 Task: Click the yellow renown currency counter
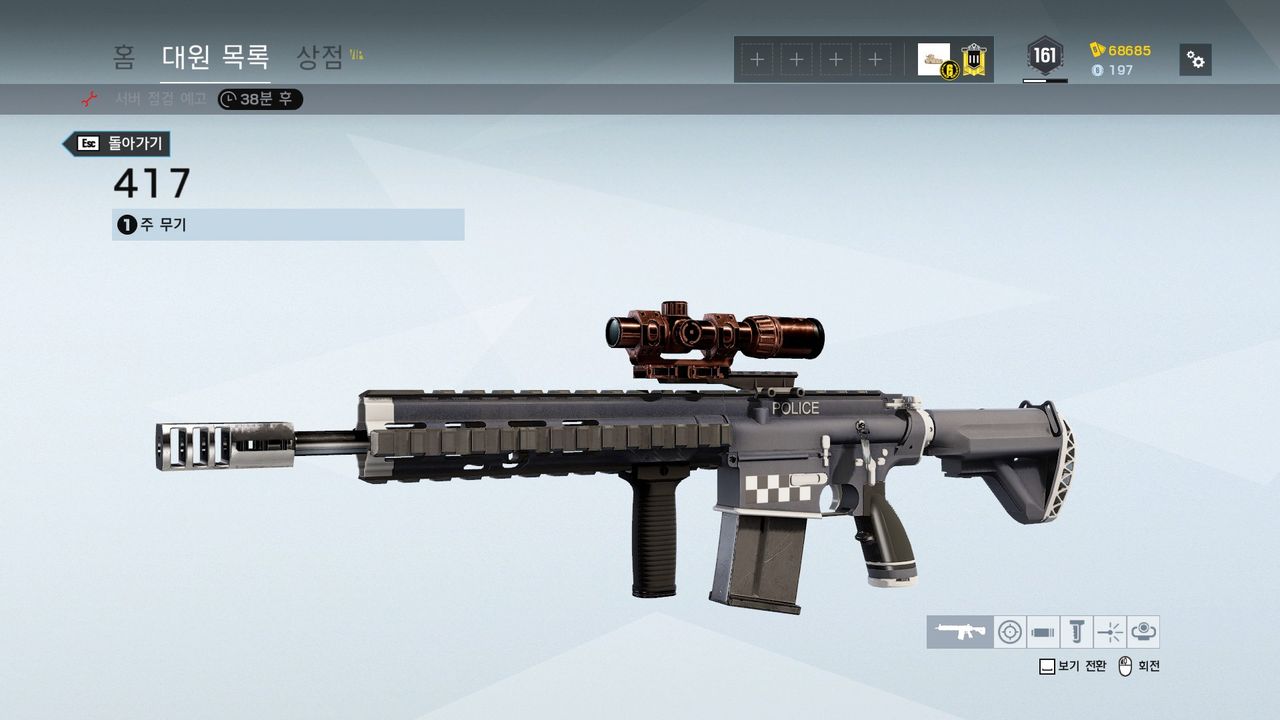point(1120,50)
